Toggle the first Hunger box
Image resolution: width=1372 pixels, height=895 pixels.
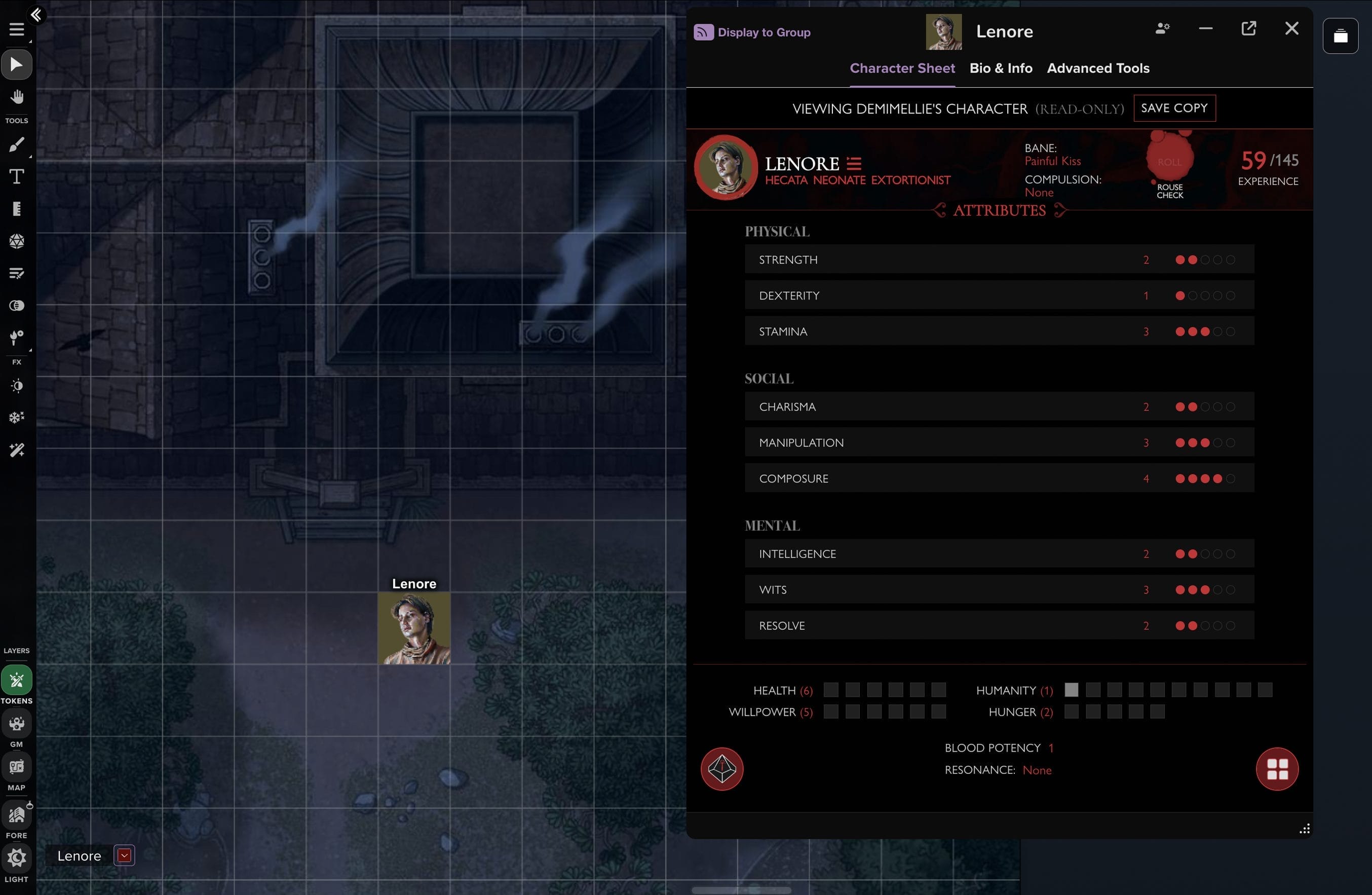tap(1073, 712)
